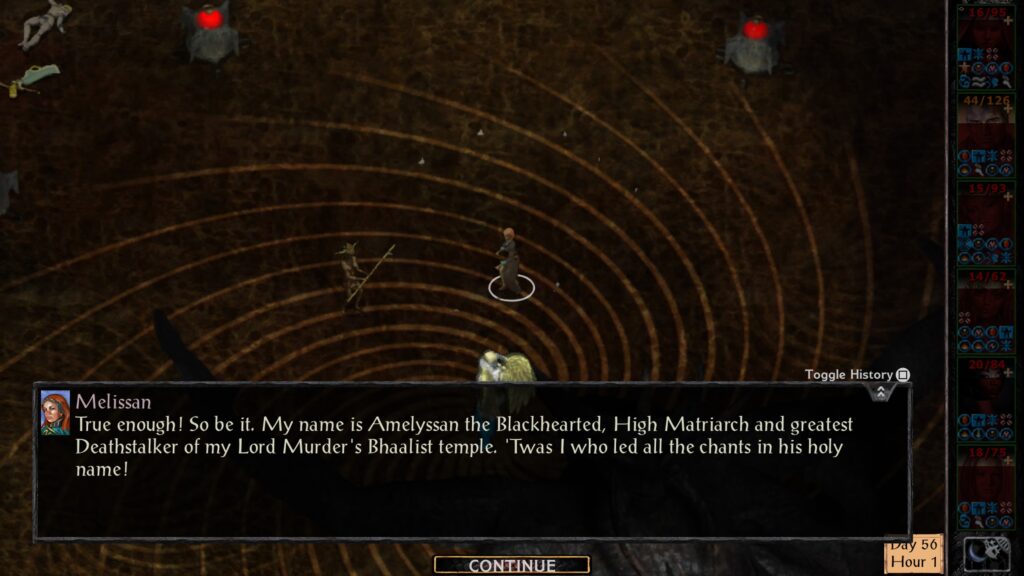1024x576 pixels.
Task: Expand the dialogue box with the chevron arrows
Action: (x=880, y=392)
